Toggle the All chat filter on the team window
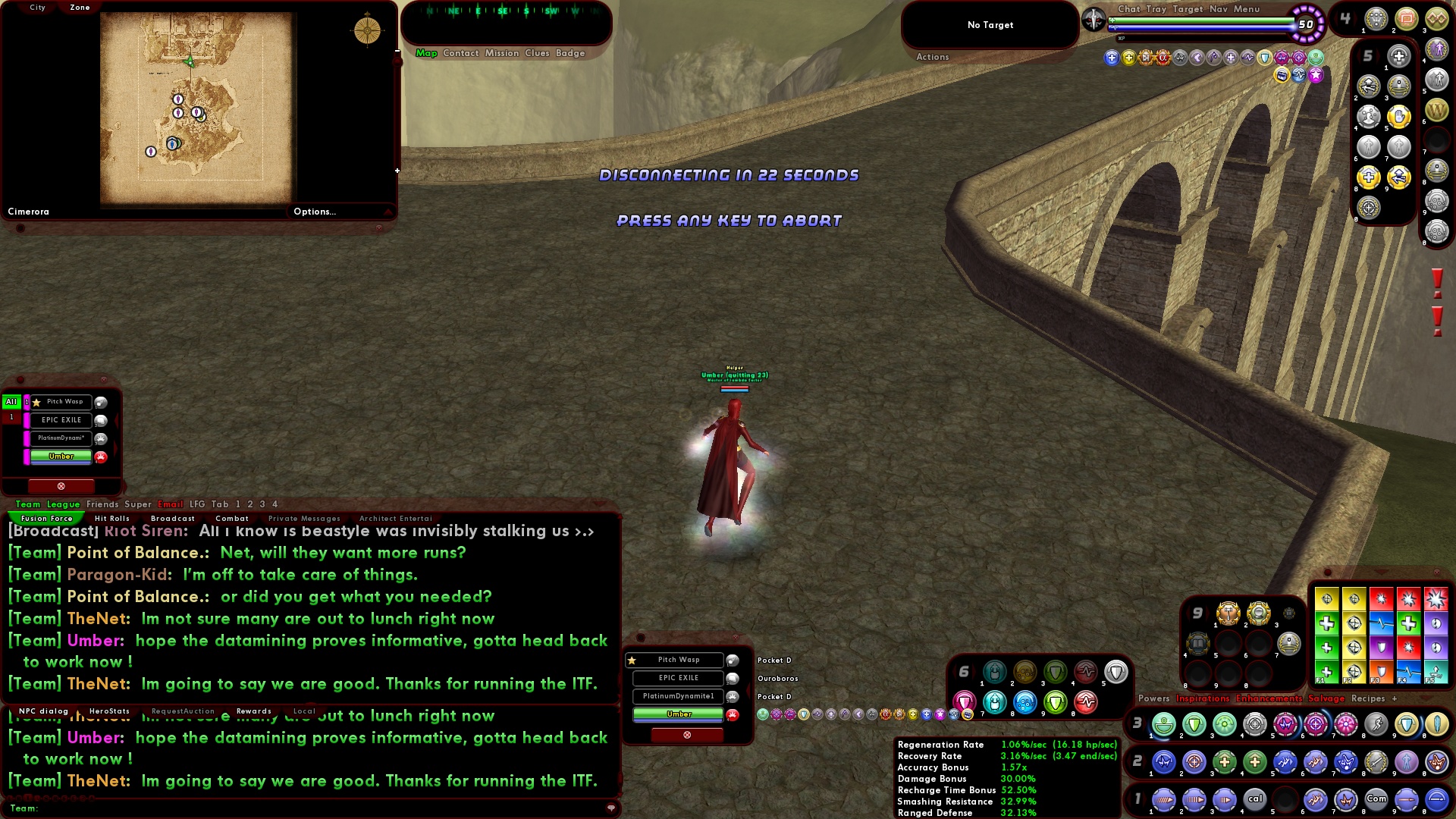The width and height of the screenshot is (1456, 819). click(11, 402)
